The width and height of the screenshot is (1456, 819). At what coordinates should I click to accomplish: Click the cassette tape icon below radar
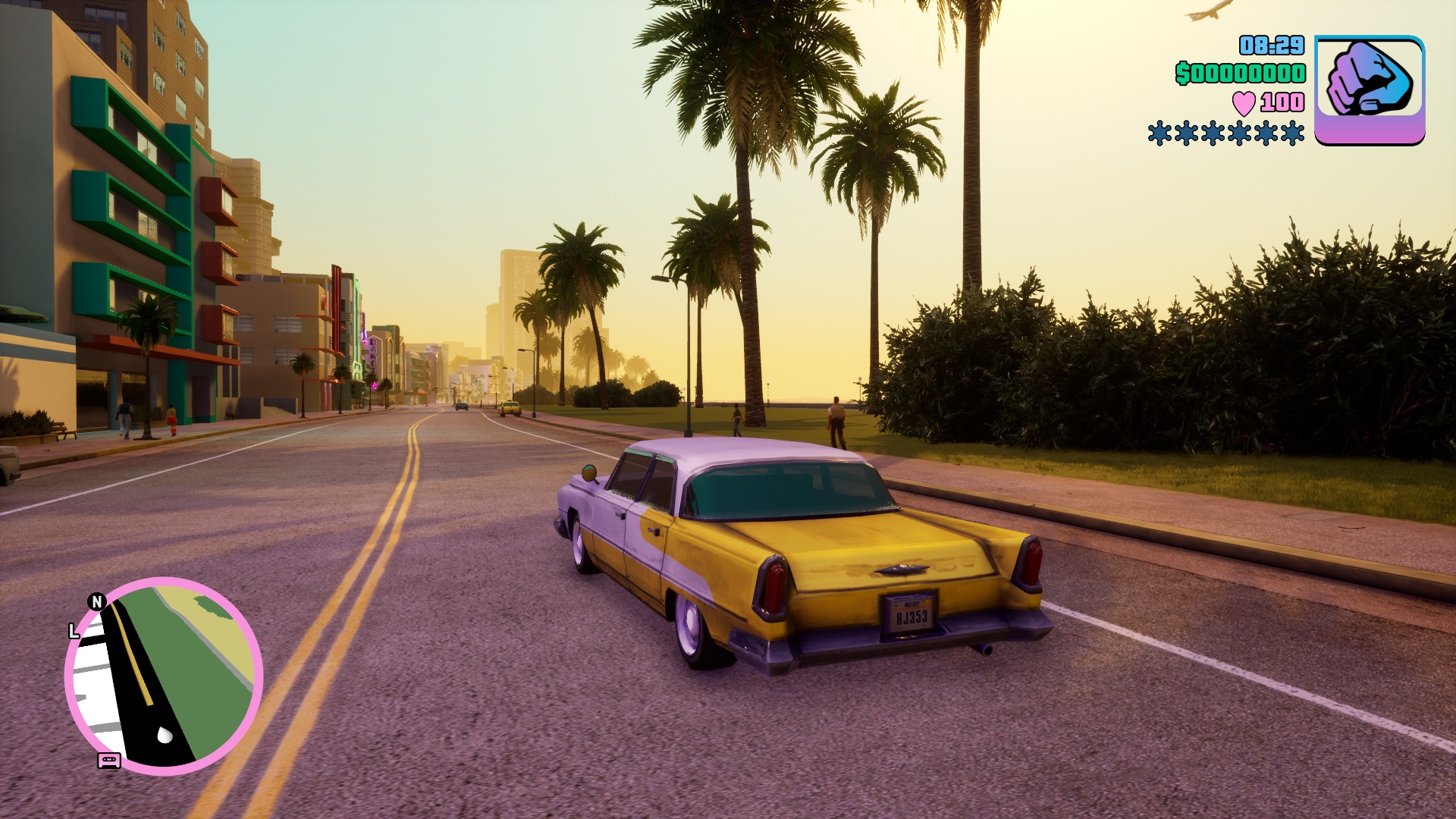pyautogui.click(x=109, y=760)
